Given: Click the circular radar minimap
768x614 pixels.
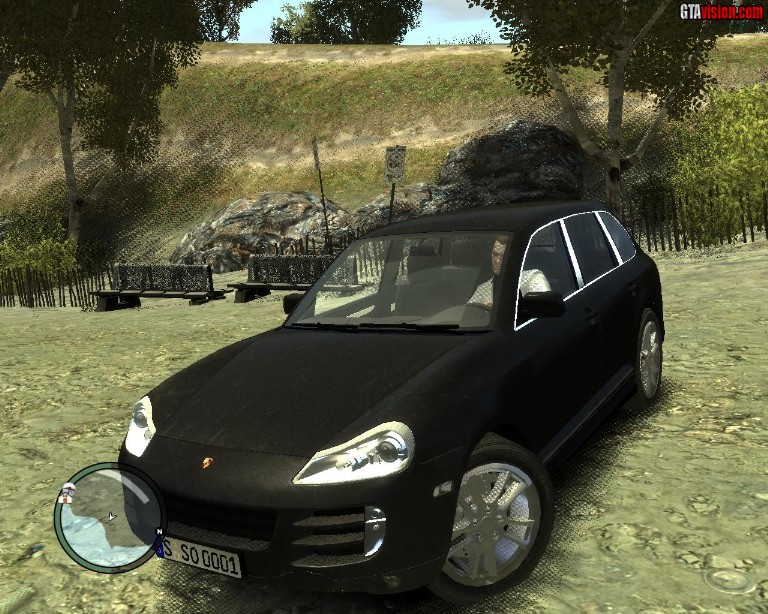Looking at the screenshot, I should [108, 516].
